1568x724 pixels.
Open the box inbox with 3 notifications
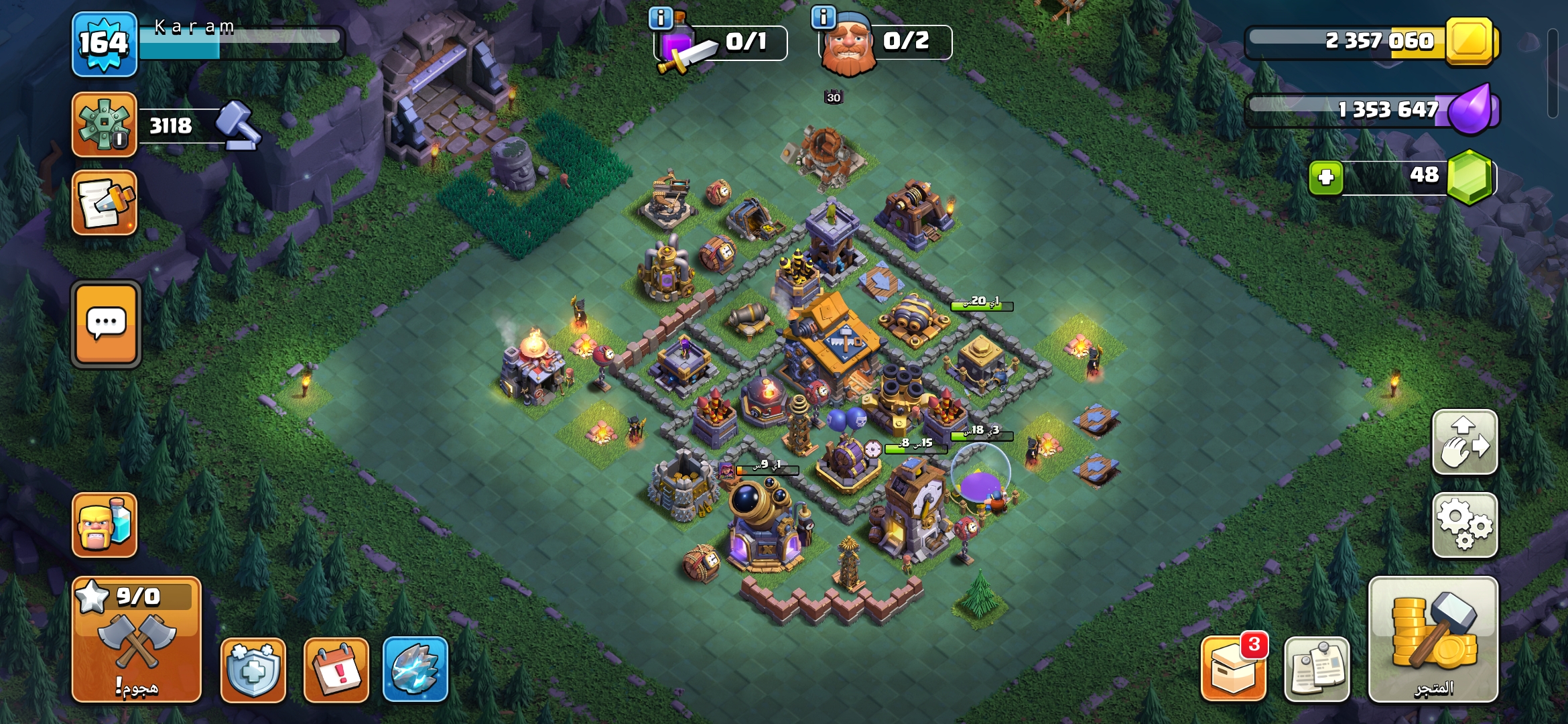click(1234, 670)
